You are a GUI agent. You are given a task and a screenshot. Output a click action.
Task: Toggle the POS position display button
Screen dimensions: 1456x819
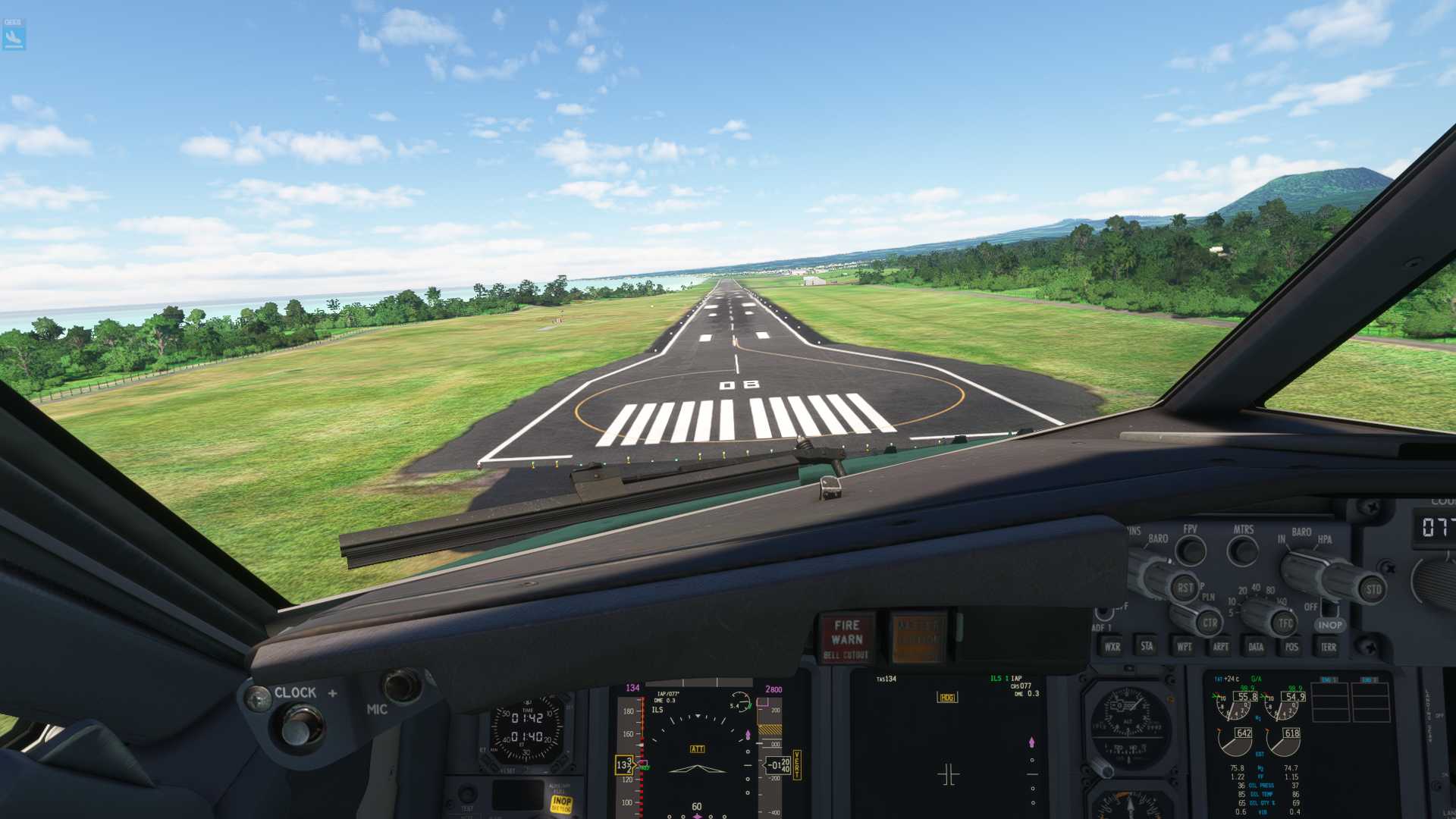pos(1291,647)
